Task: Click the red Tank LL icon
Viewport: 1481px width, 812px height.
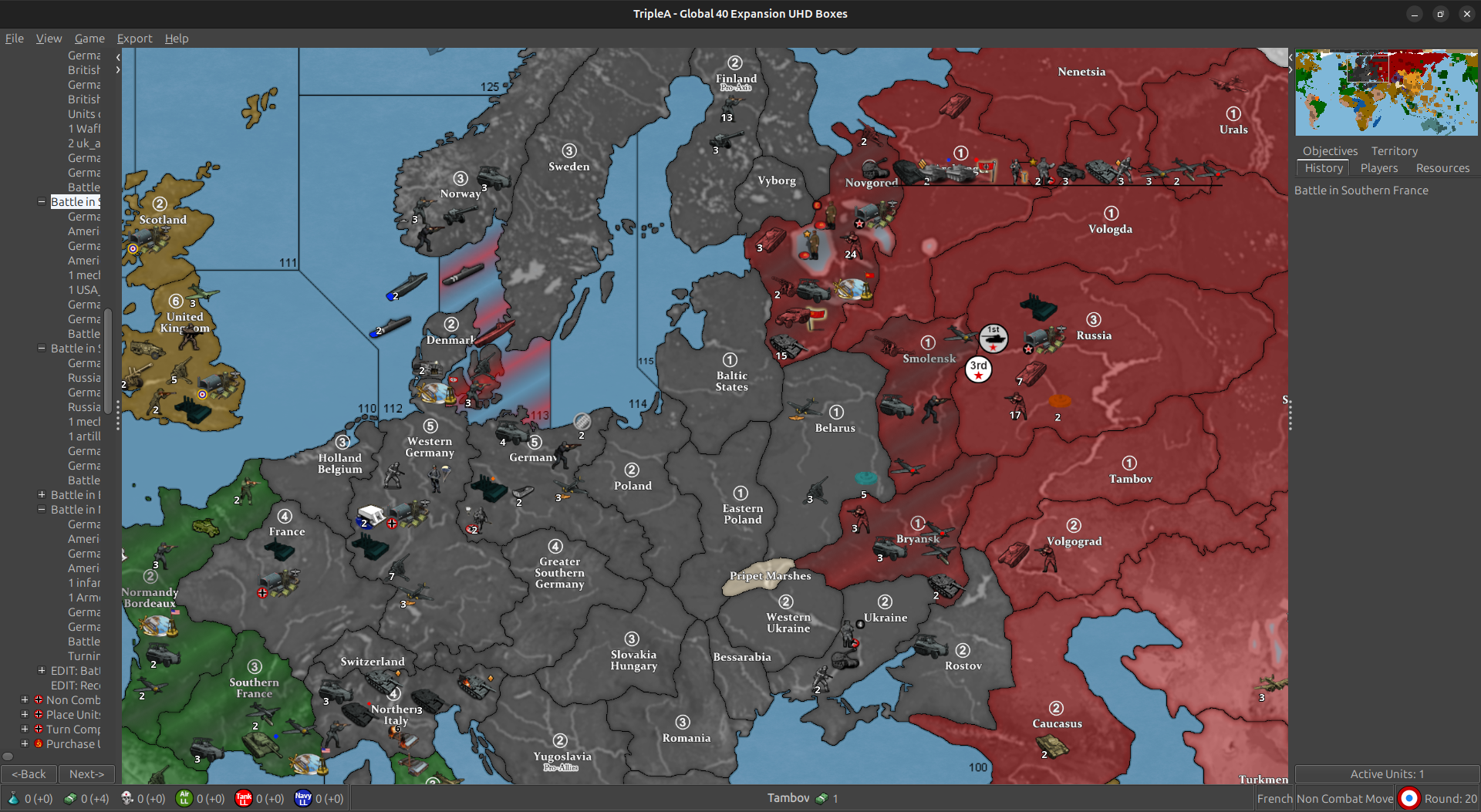Action: pyautogui.click(x=244, y=799)
